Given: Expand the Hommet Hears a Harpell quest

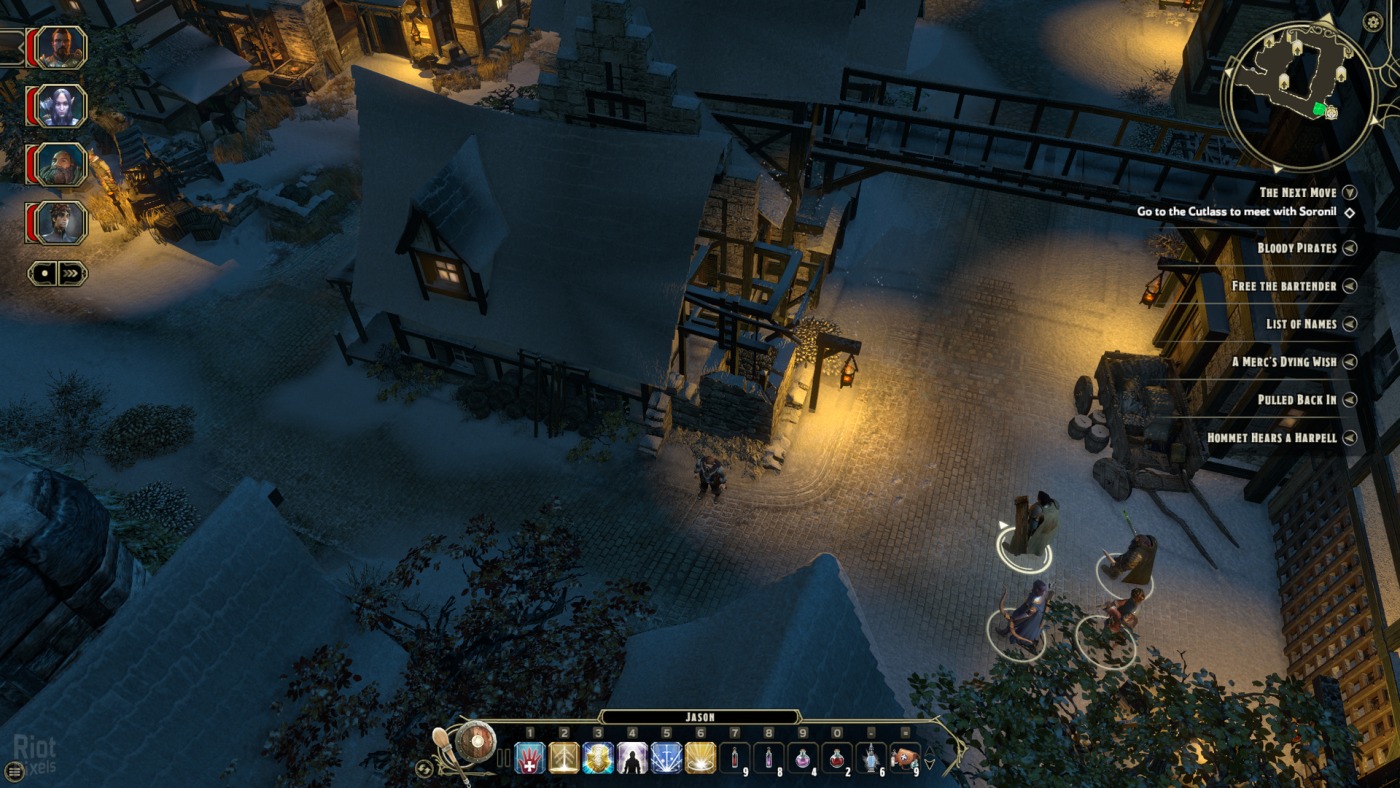Looking at the screenshot, I should click(x=1349, y=438).
